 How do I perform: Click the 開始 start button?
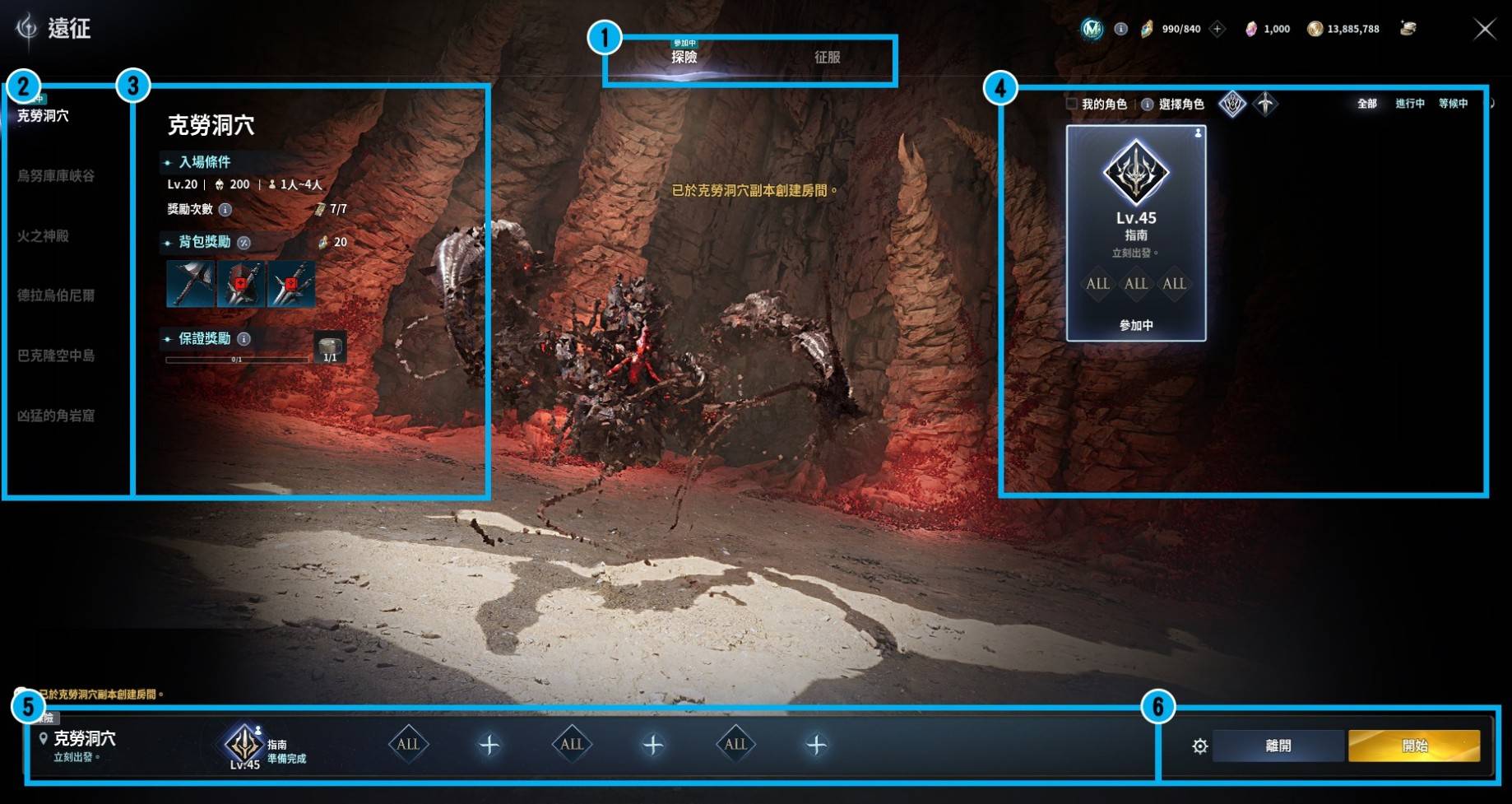pos(1413,746)
